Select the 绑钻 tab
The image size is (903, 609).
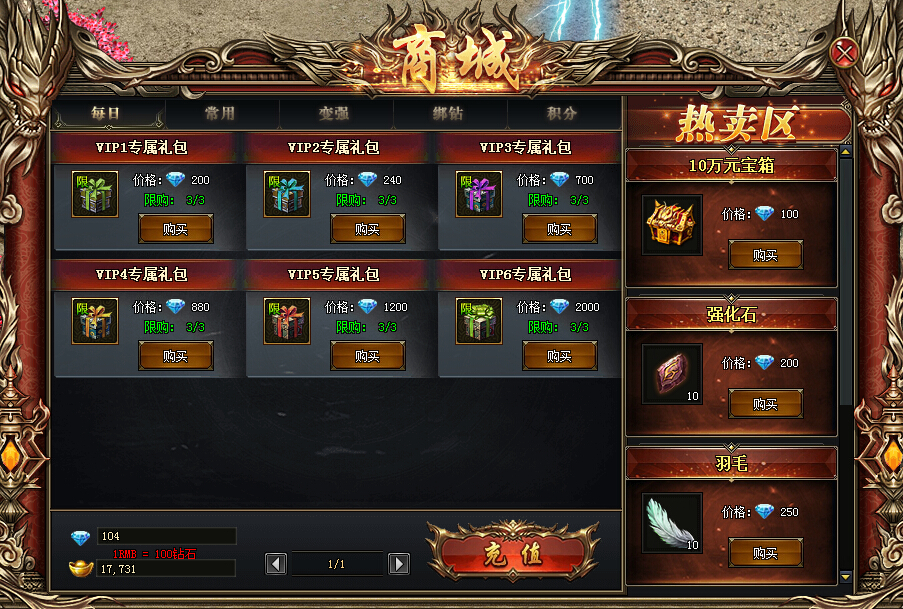pos(447,114)
